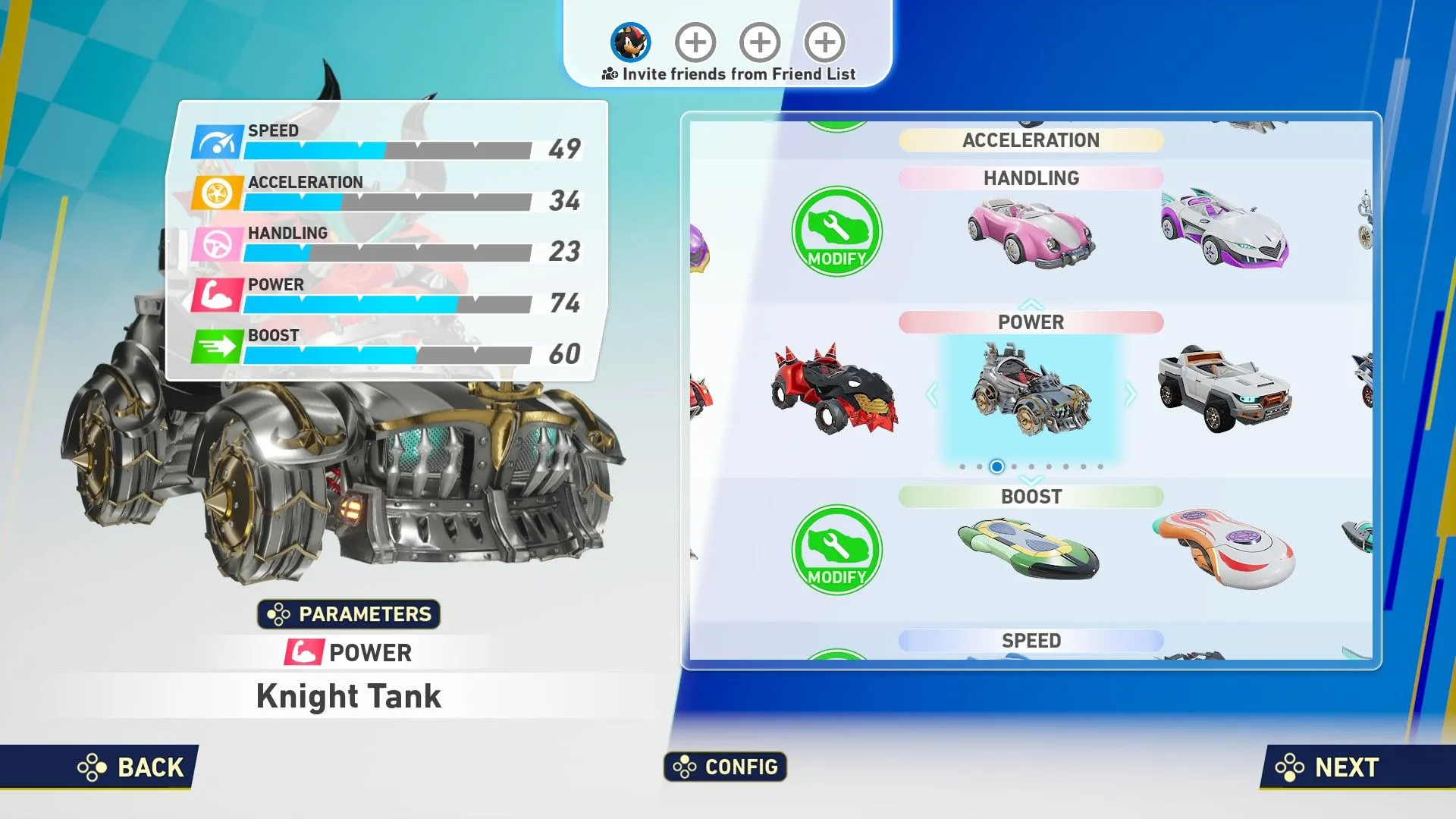Proceed with the NEXT button
Viewport: 1456px width, 819px height.
1327,767
